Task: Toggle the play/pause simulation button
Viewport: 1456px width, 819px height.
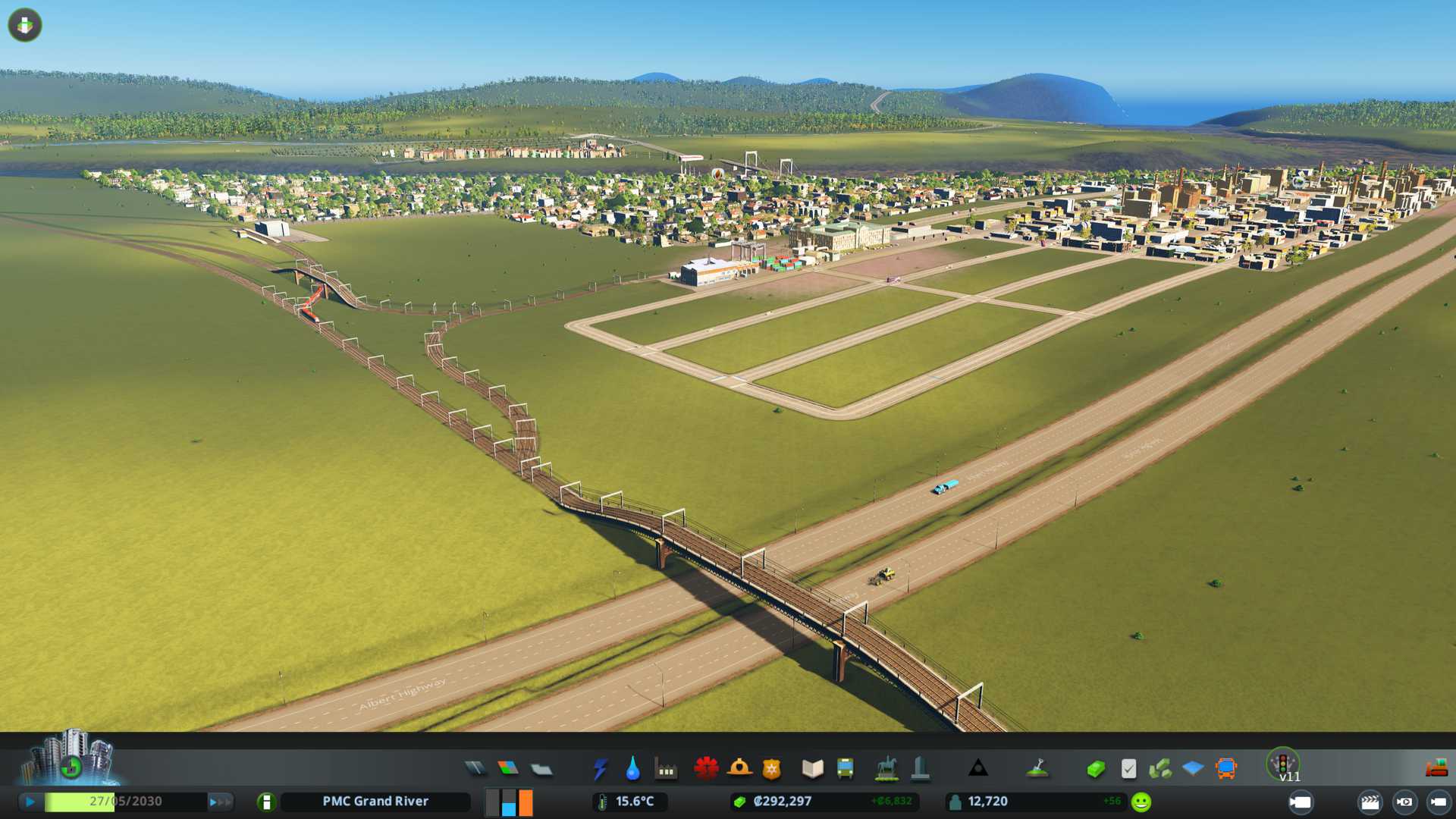Action: (x=30, y=802)
